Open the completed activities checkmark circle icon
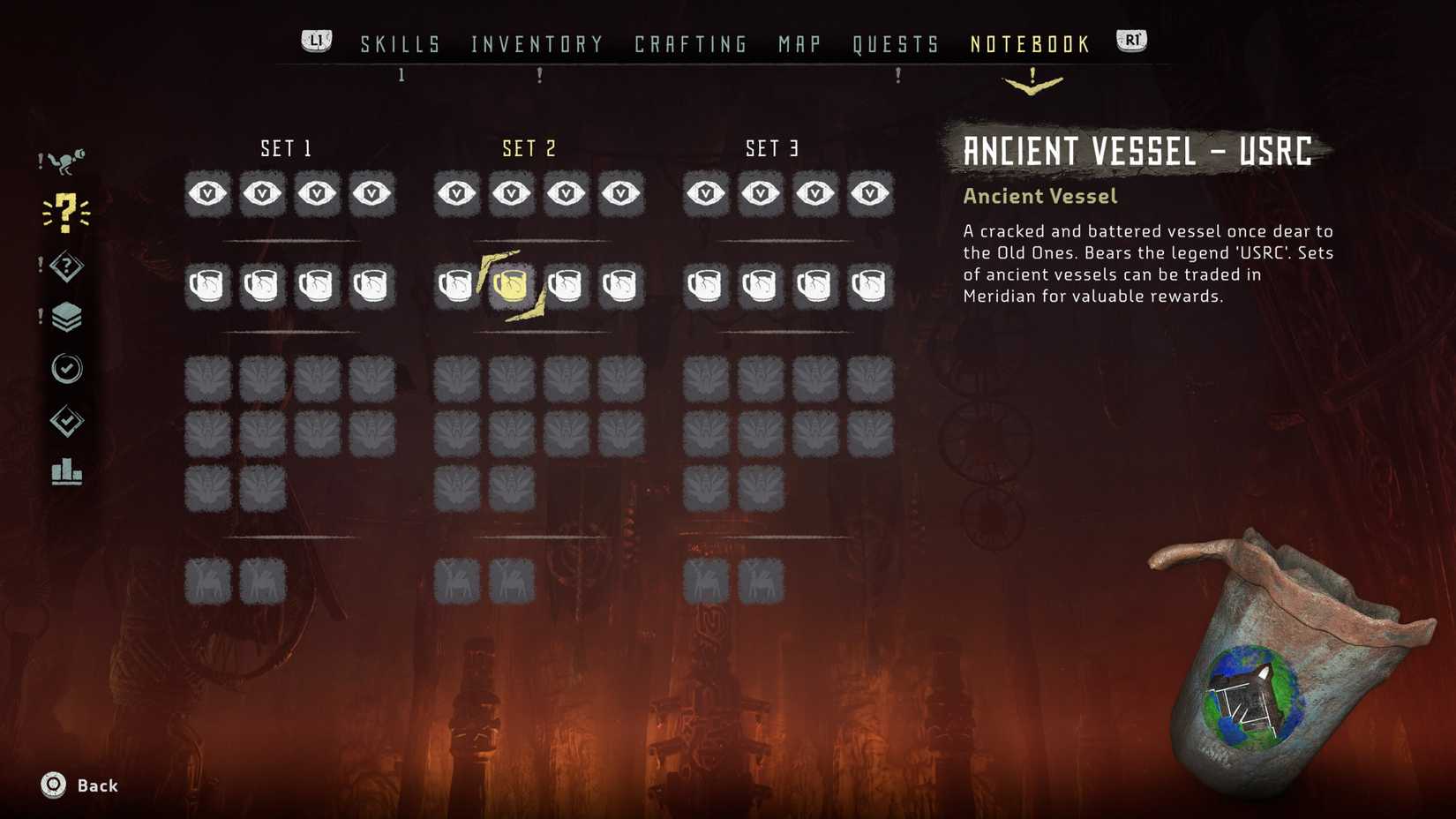The image size is (1456, 819). coord(69,369)
